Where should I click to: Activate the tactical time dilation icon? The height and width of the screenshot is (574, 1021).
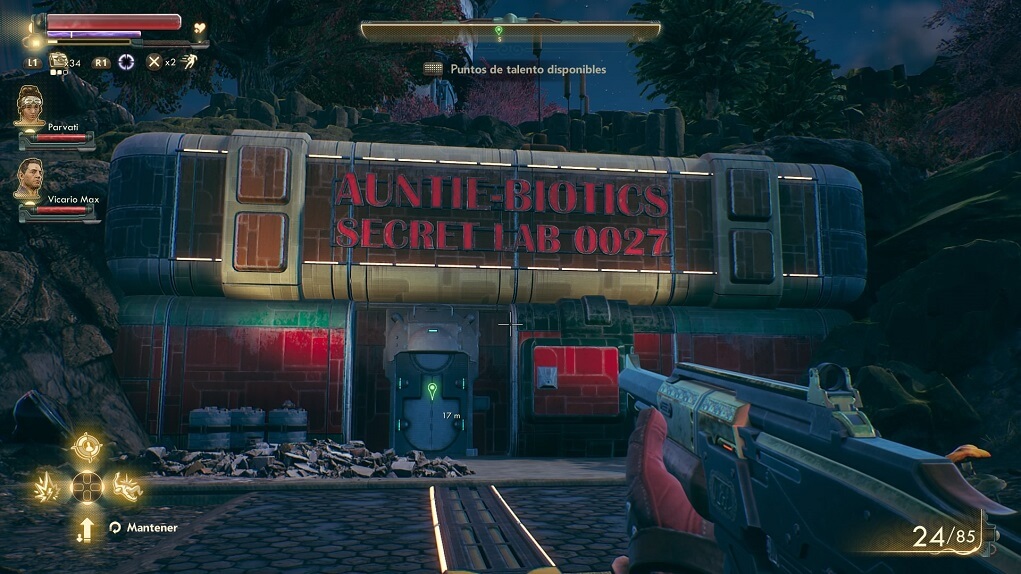[x=126, y=62]
